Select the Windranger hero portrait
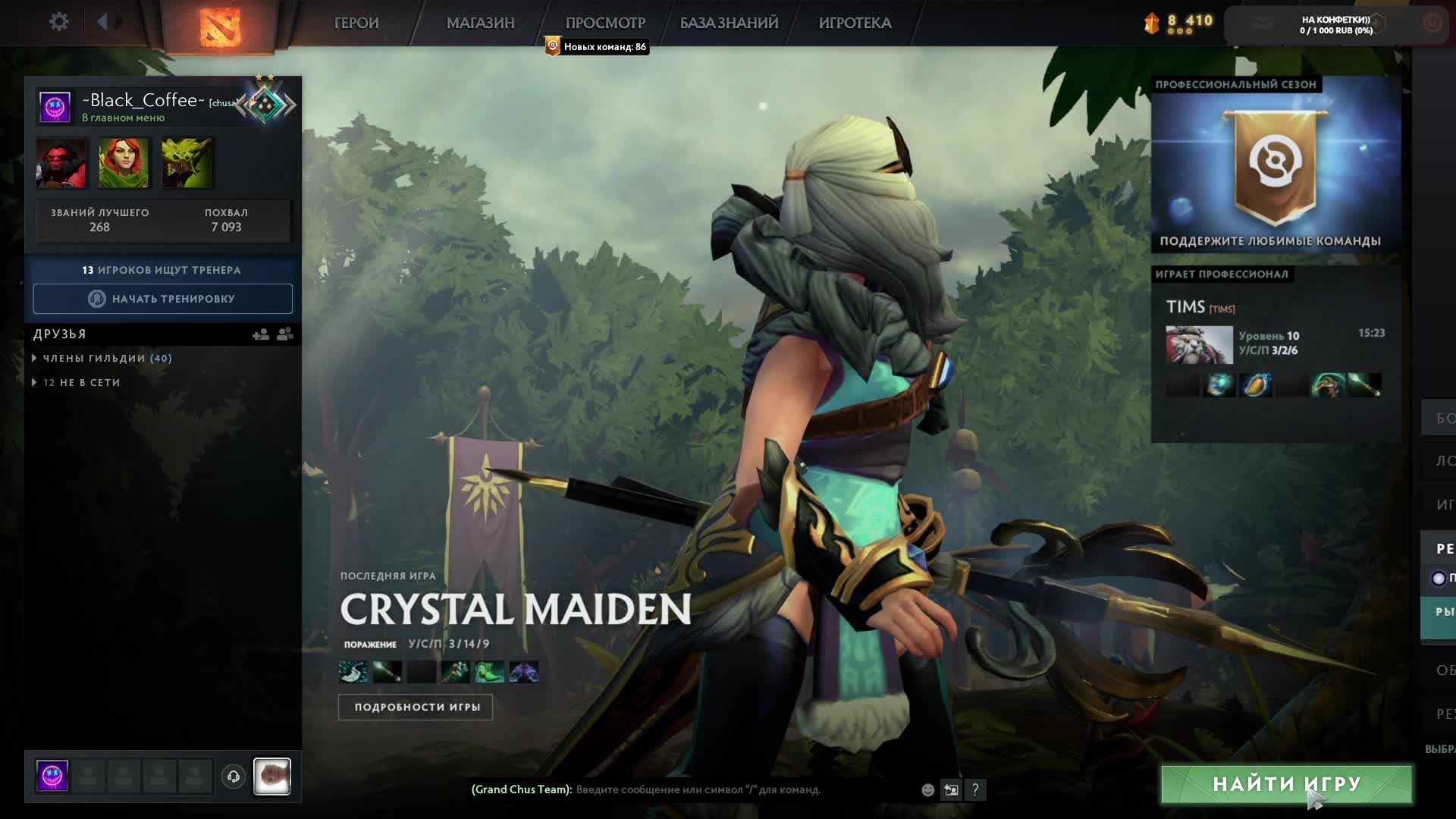 (124, 162)
